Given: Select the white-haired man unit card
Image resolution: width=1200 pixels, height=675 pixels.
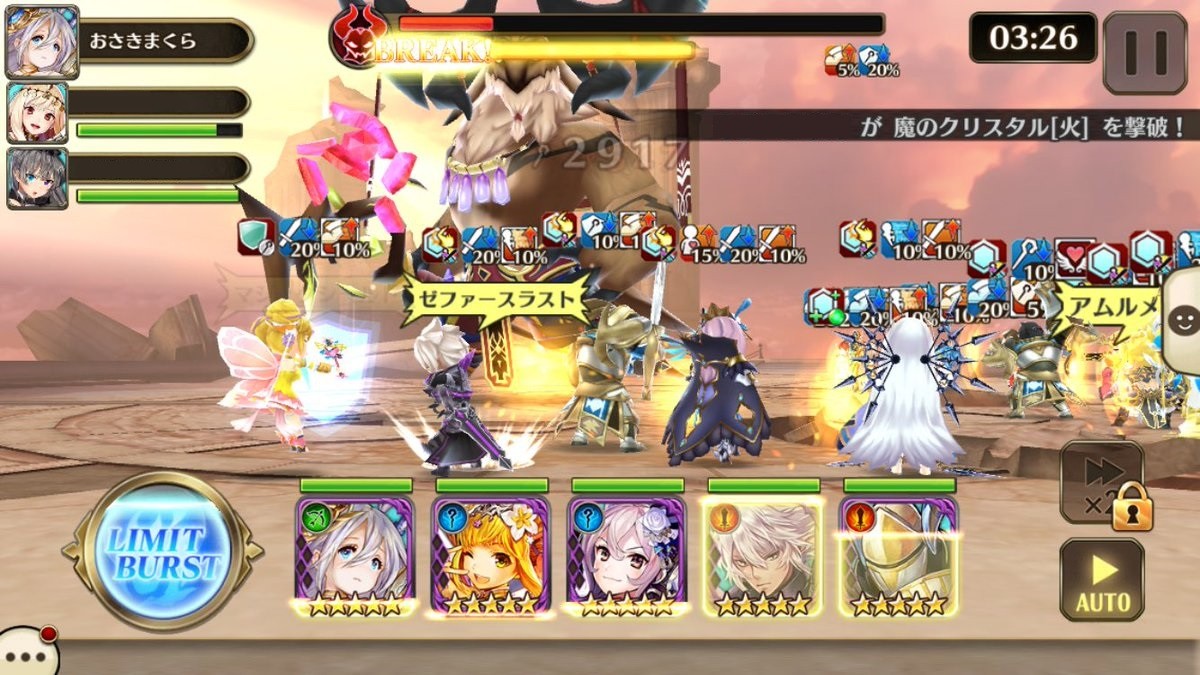Looking at the screenshot, I should [763, 555].
